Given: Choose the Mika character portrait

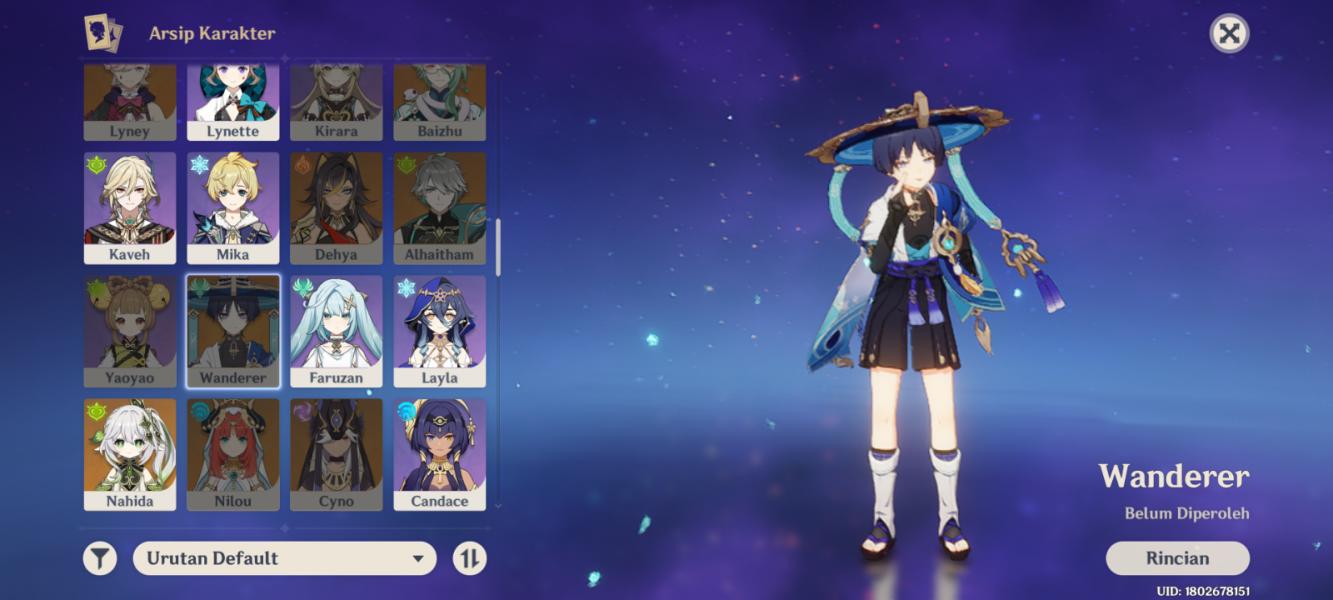Looking at the screenshot, I should pos(233,208).
